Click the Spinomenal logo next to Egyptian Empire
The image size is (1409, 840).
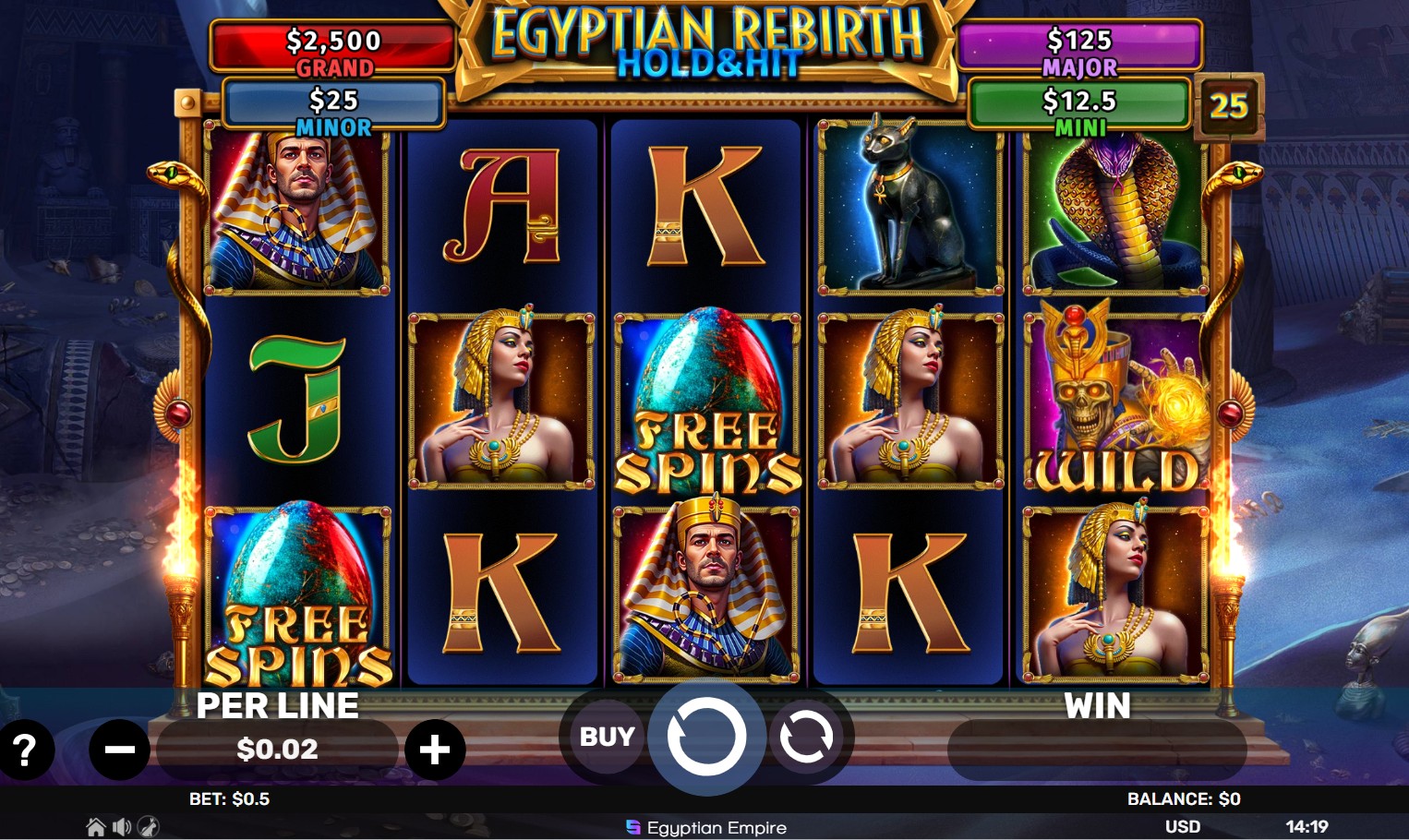(632, 828)
